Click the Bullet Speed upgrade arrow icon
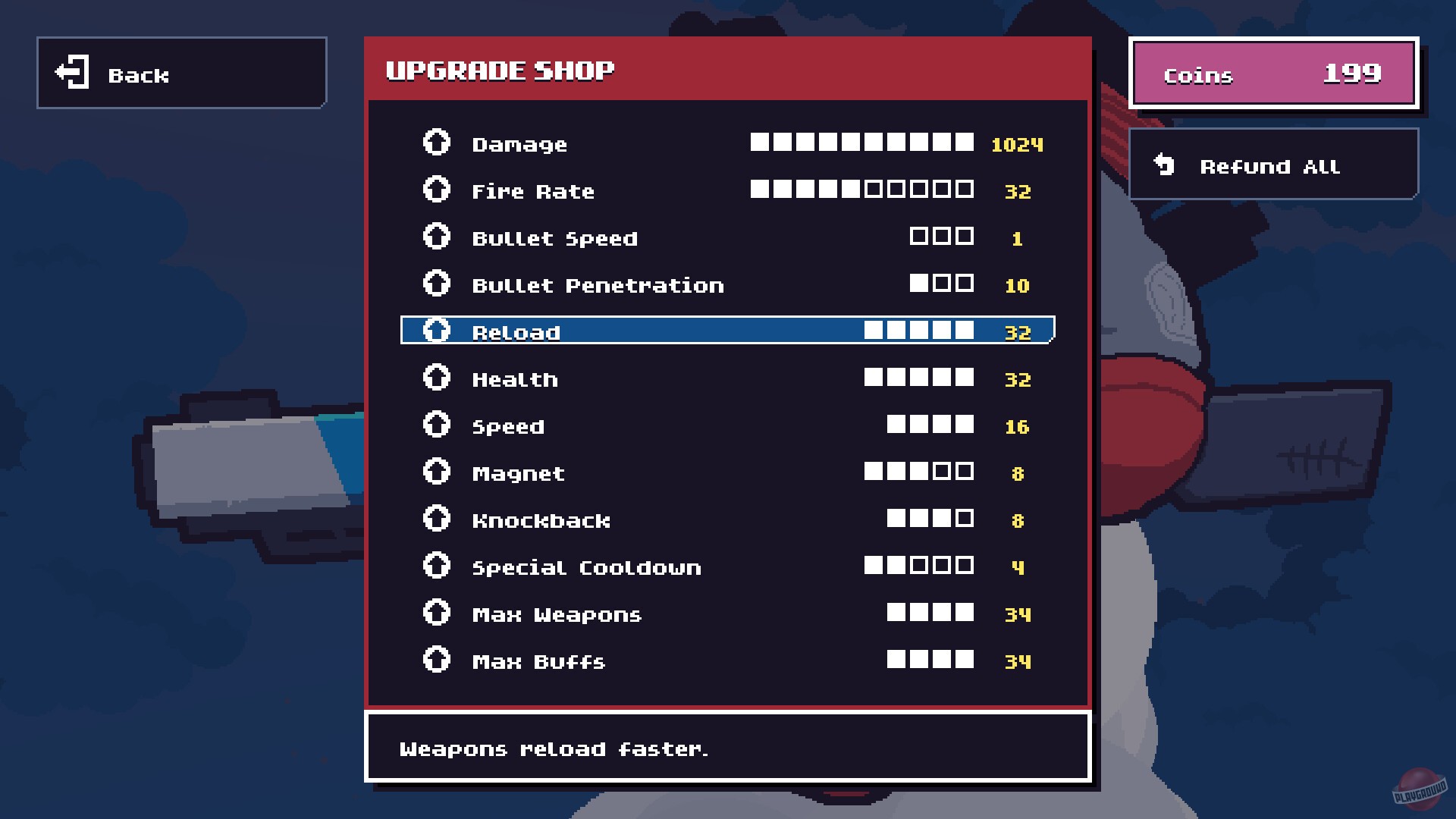 coord(436,236)
